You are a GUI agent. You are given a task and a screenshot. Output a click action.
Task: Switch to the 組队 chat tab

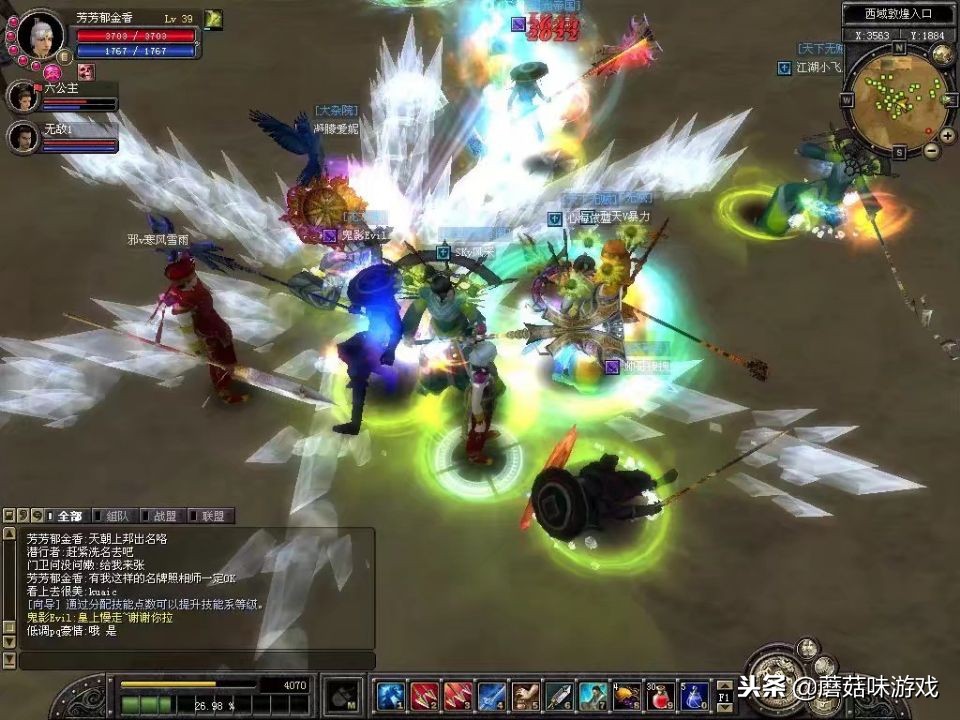point(116,516)
